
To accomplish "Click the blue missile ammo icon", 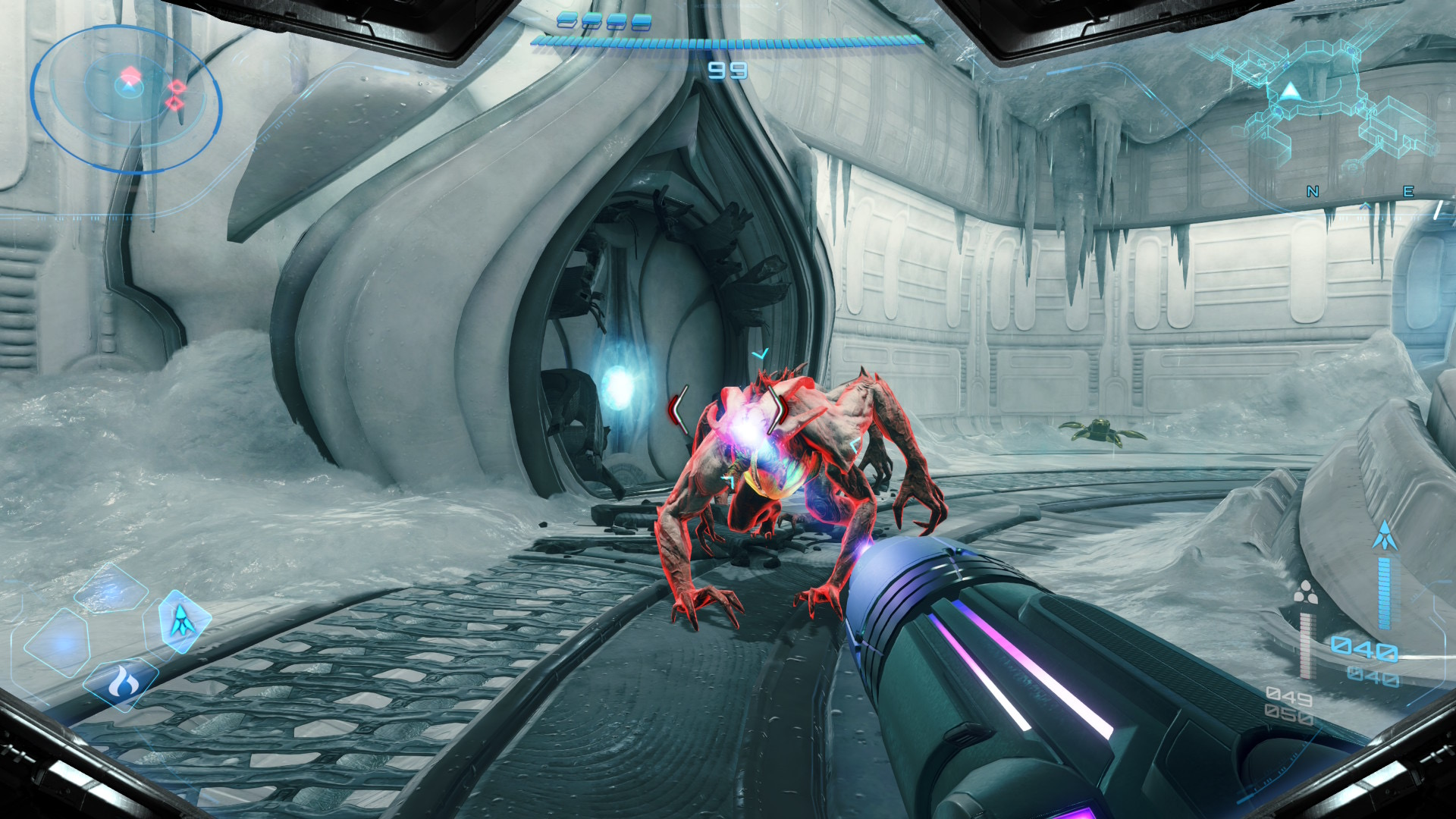I will click(1385, 535).
